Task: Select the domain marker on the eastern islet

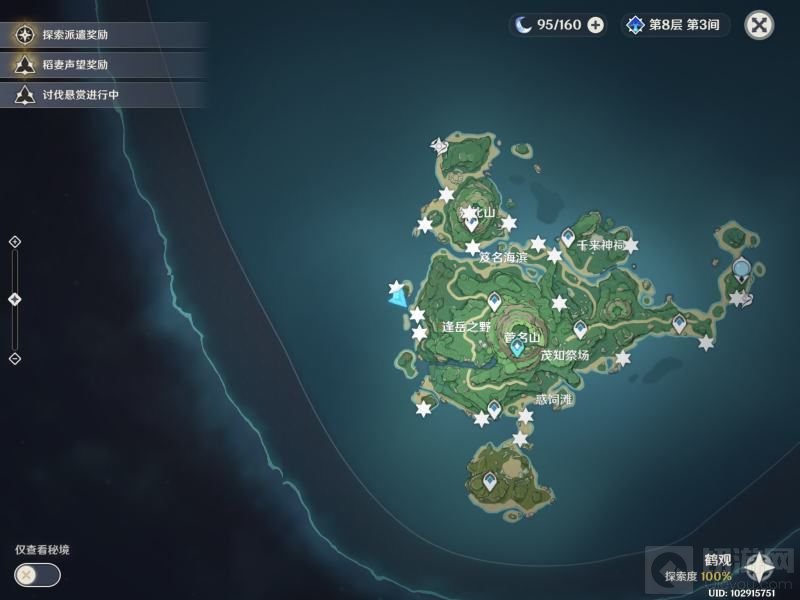Action: [741, 268]
